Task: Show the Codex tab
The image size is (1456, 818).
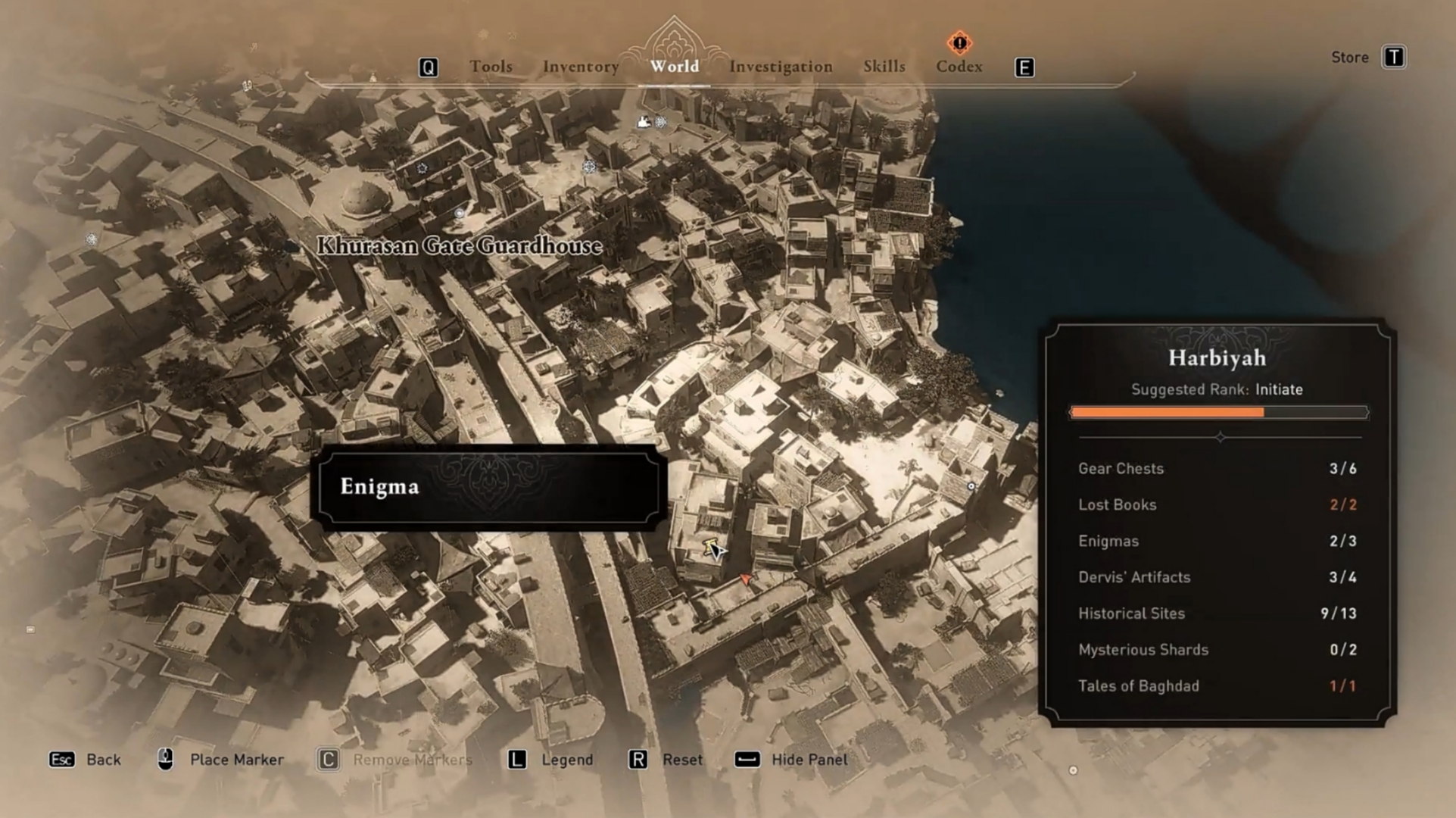Action: (x=959, y=67)
